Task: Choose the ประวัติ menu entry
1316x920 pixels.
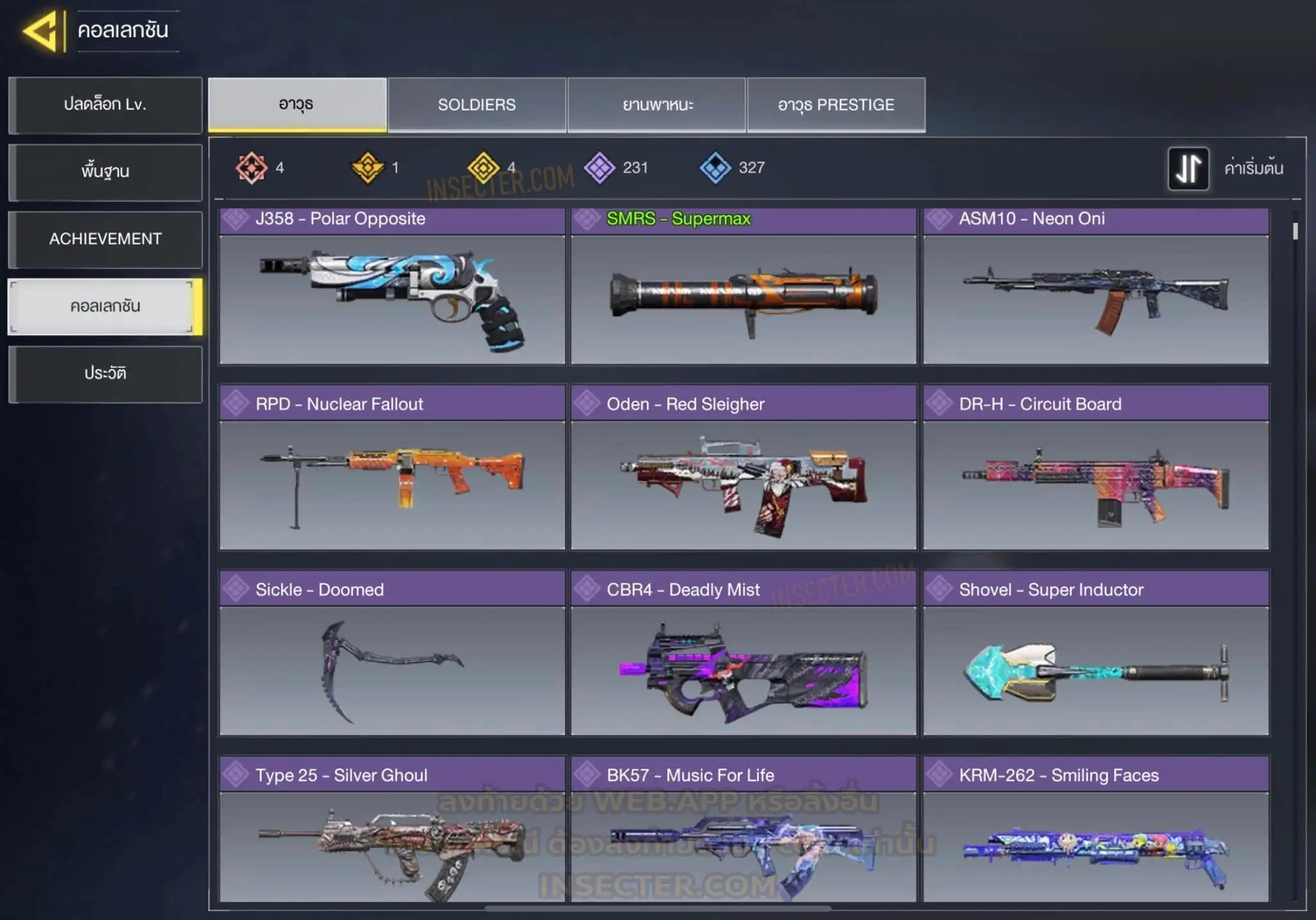Action: click(x=105, y=374)
